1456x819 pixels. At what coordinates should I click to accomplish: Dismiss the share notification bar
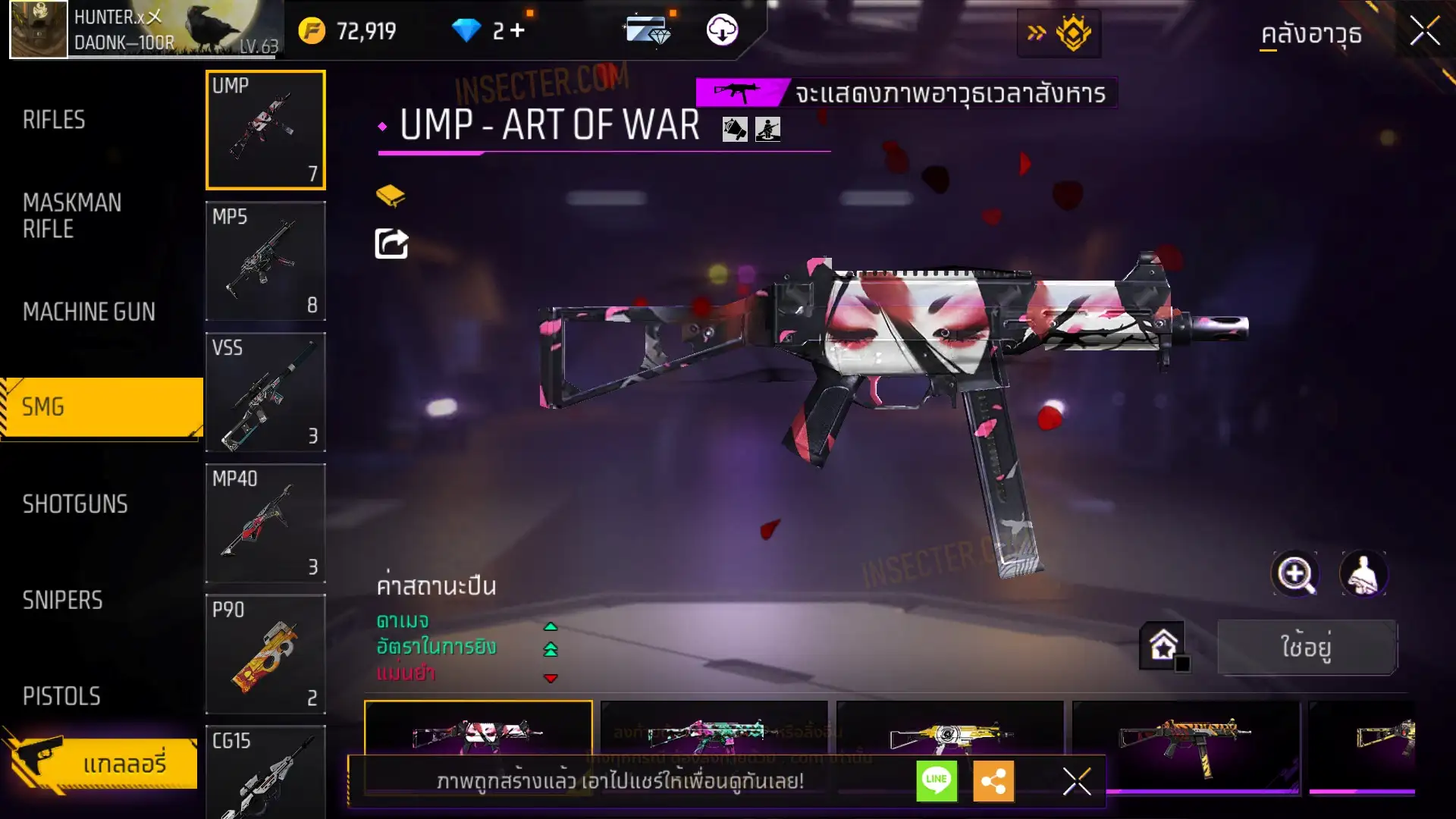(1077, 781)
